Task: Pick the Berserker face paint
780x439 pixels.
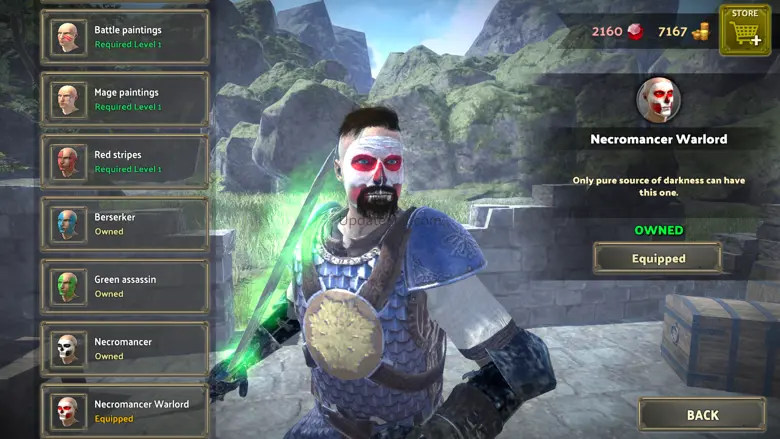Action: (x=125, y=224)
